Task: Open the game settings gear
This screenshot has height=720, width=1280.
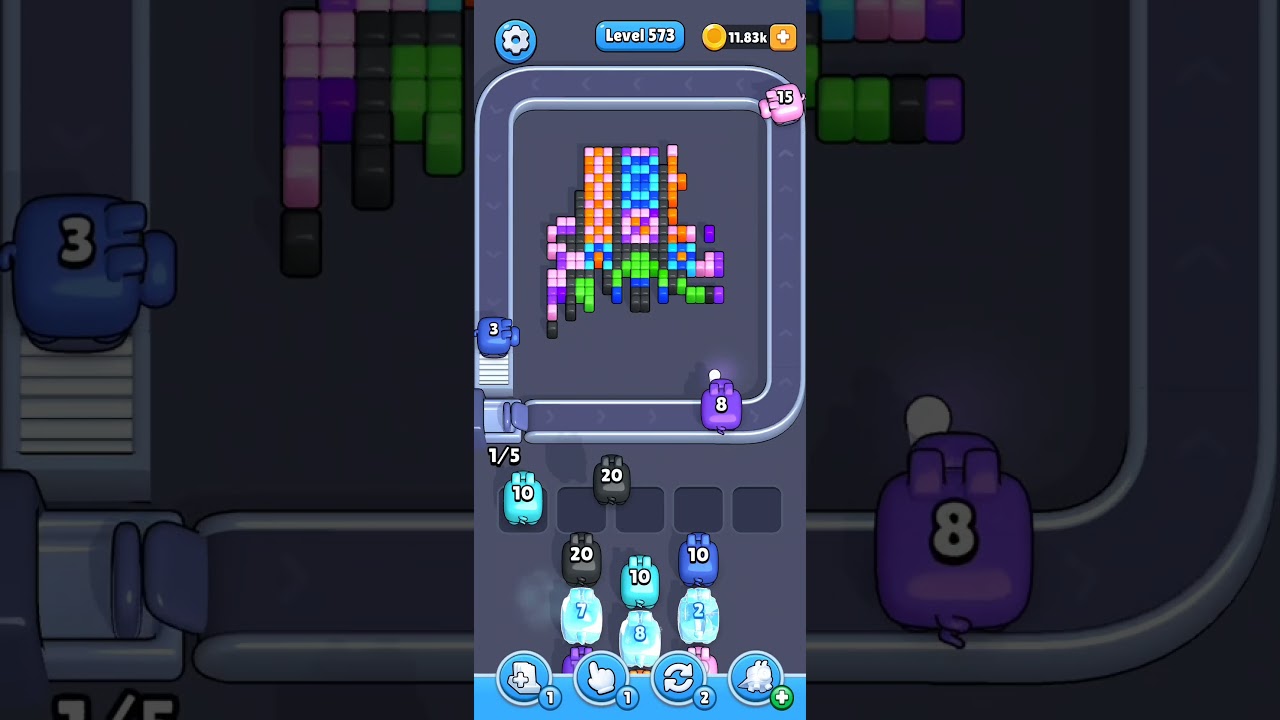Action: click(516, 40)
